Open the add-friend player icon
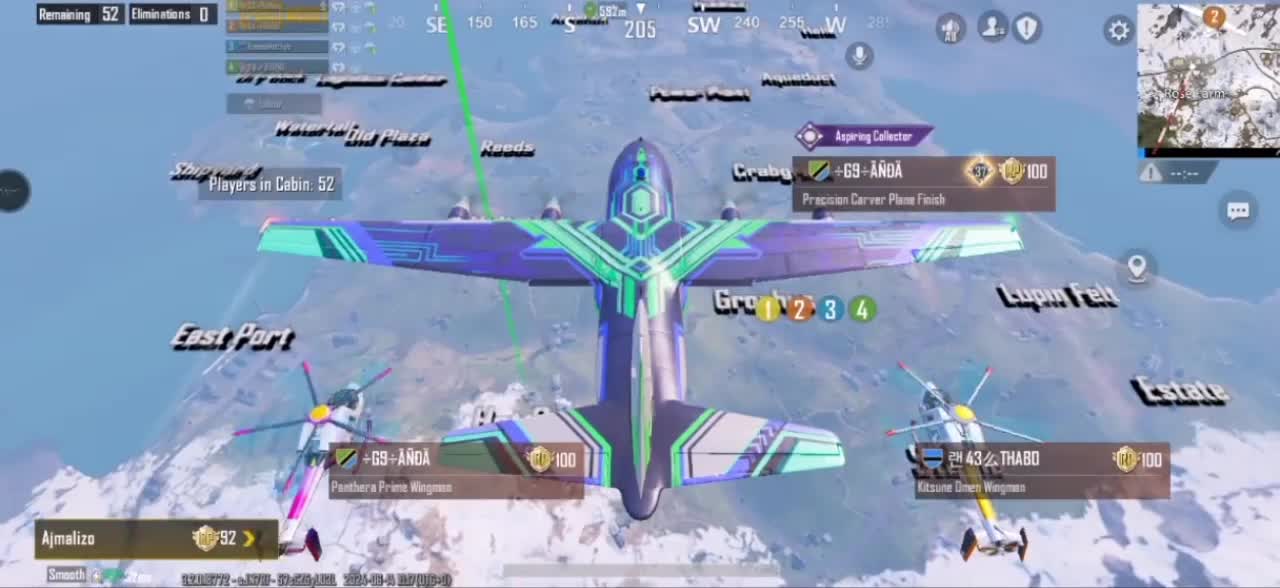 [x=992, y=27]
